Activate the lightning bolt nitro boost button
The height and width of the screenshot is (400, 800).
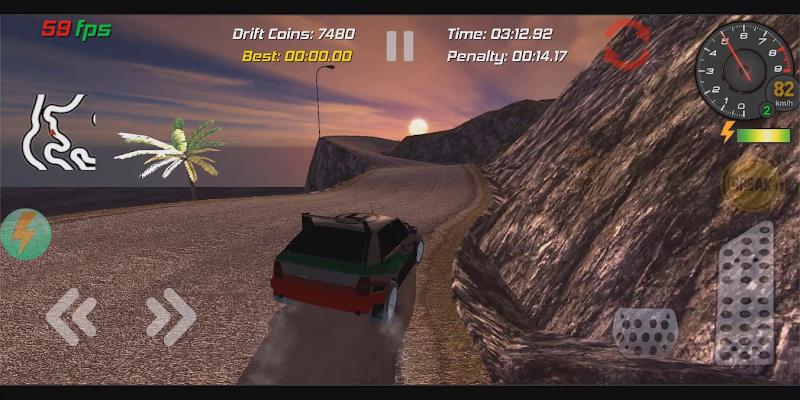(x=24, y=234)
